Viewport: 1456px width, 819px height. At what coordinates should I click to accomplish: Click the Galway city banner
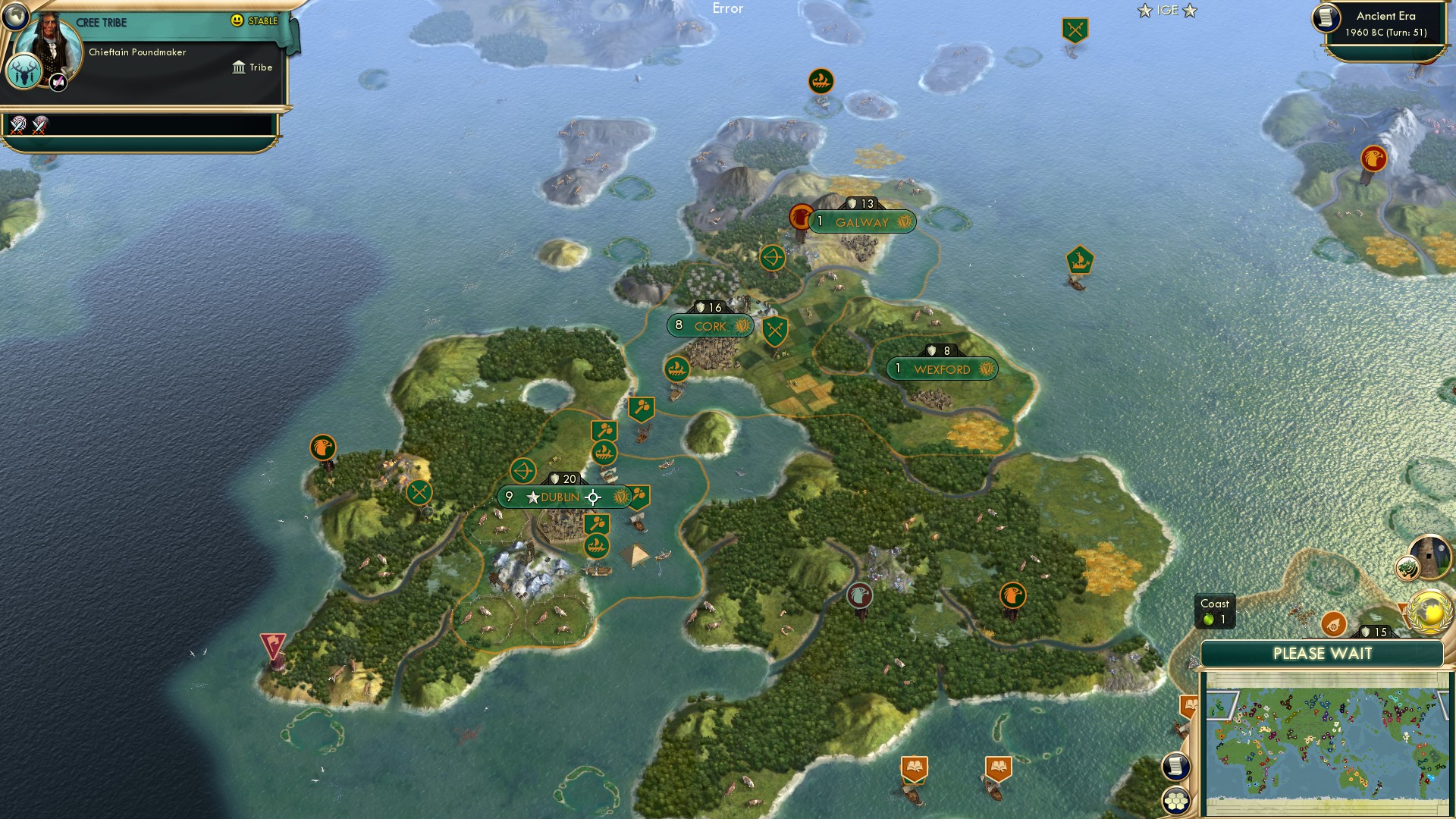[862, 221]
